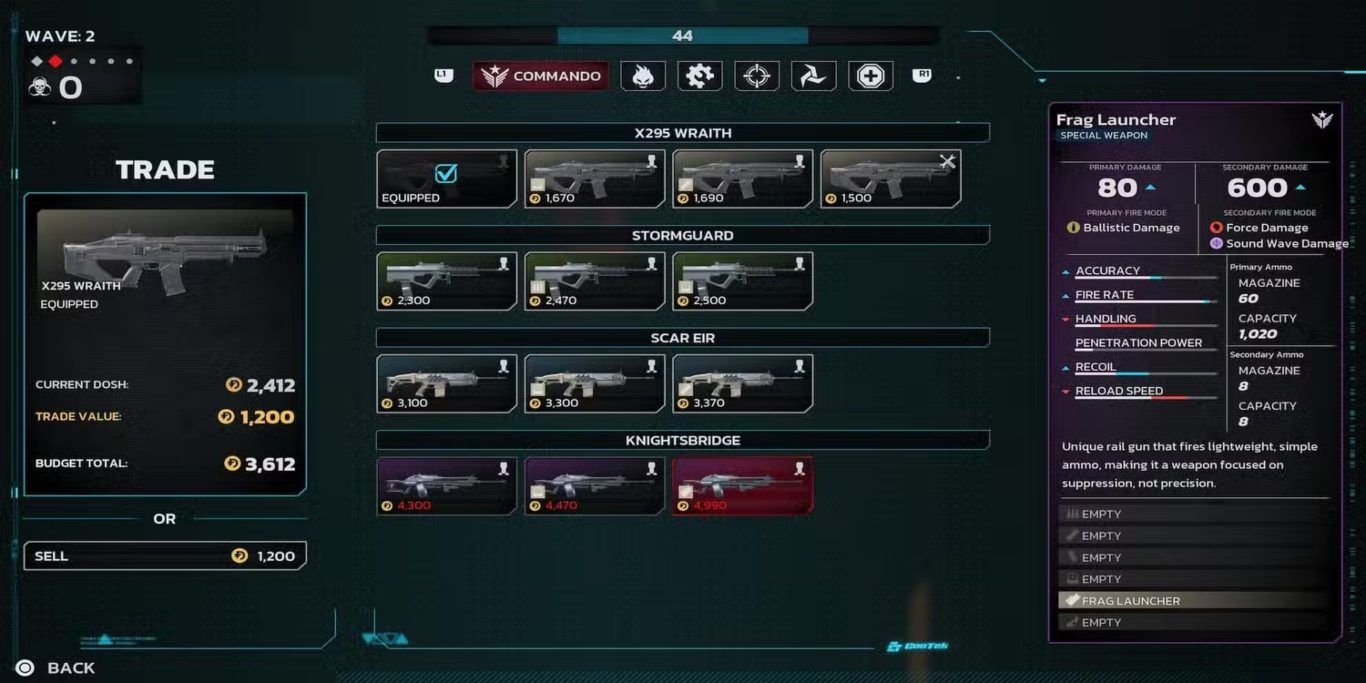Switch to the Commando class tab
Viewport: 1366px width, 683px height.
click(x=541, y=76)
